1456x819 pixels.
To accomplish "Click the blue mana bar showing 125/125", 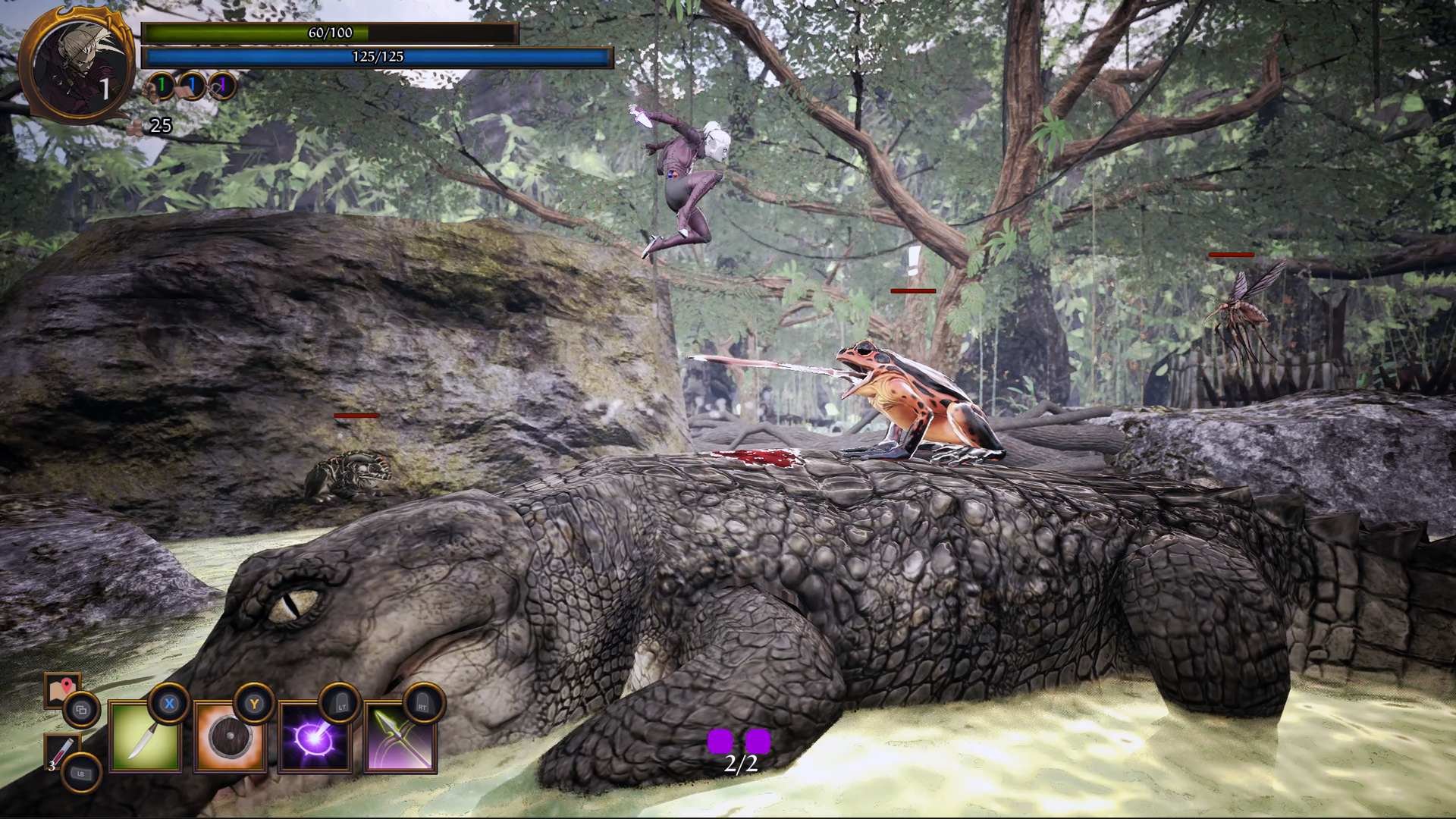I will 379,55.
